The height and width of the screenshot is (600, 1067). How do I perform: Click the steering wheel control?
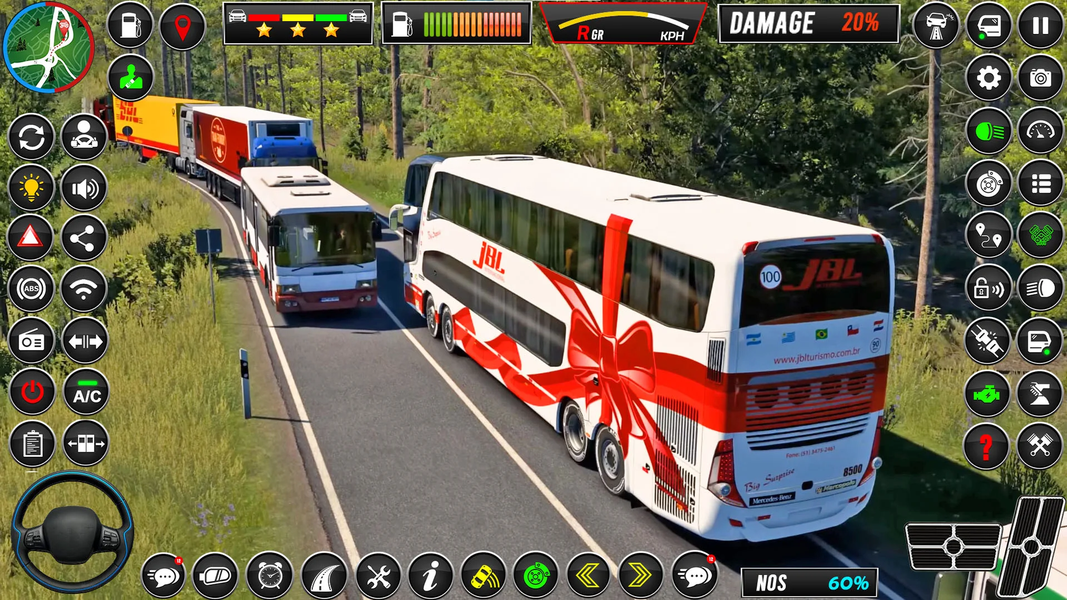[71, 532]
